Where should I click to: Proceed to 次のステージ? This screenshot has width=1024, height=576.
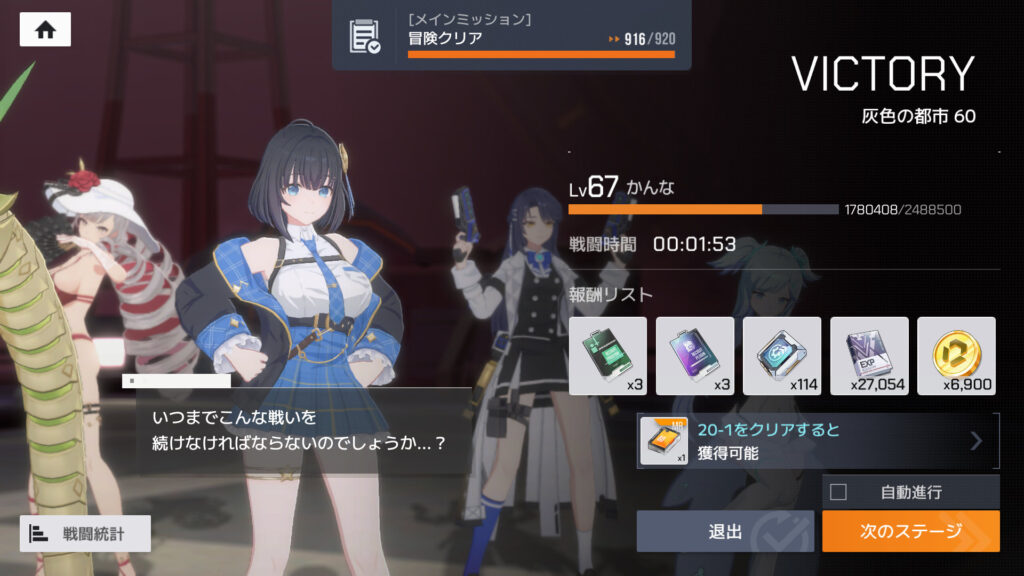point(910,531)
